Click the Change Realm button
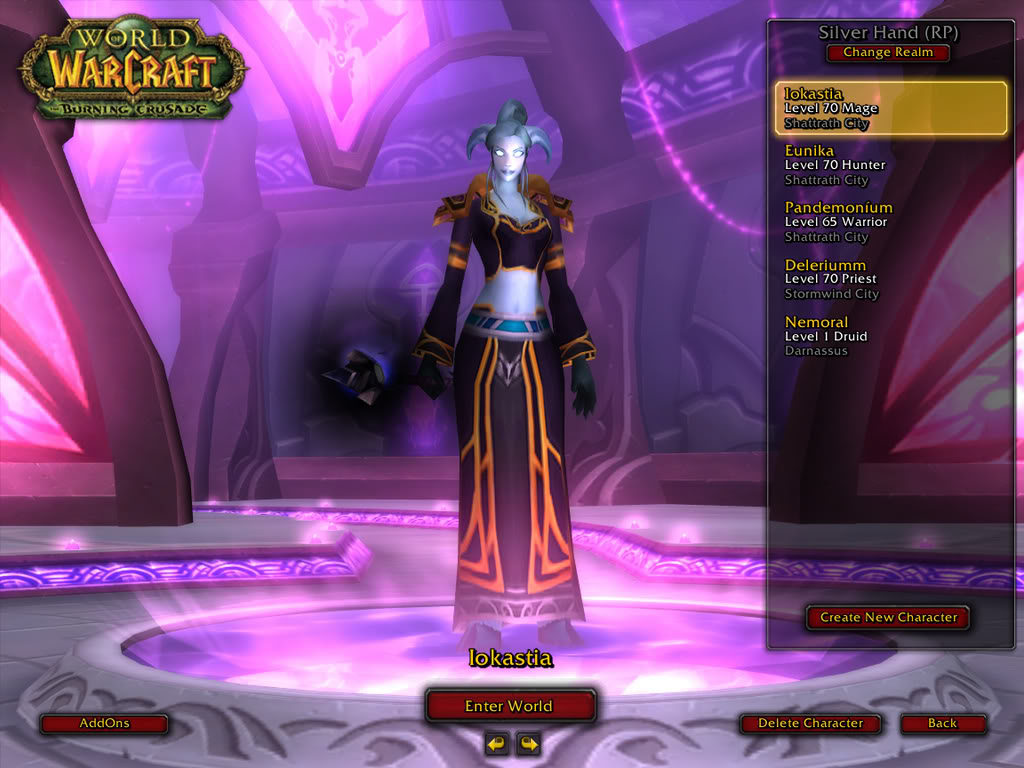 click(x=887, y=53)
